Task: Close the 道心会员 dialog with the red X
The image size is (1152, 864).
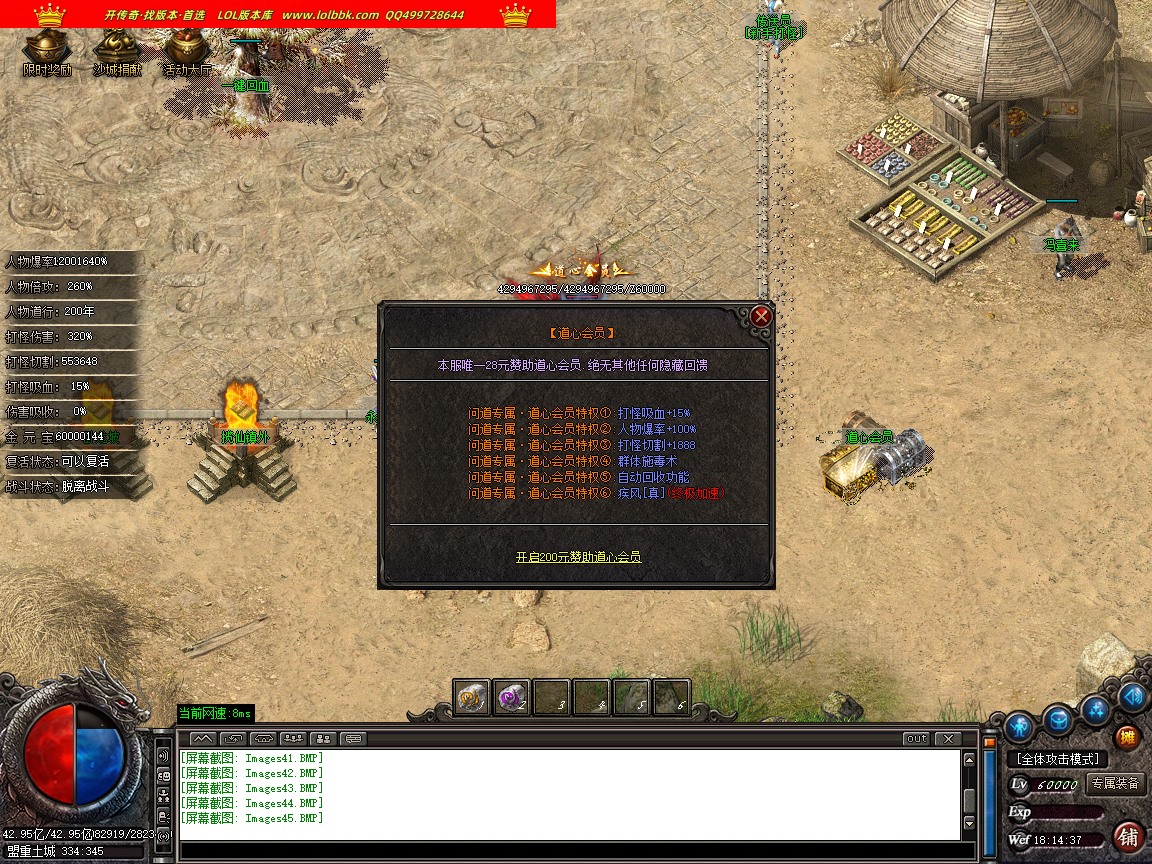Action: pos(761,317)
